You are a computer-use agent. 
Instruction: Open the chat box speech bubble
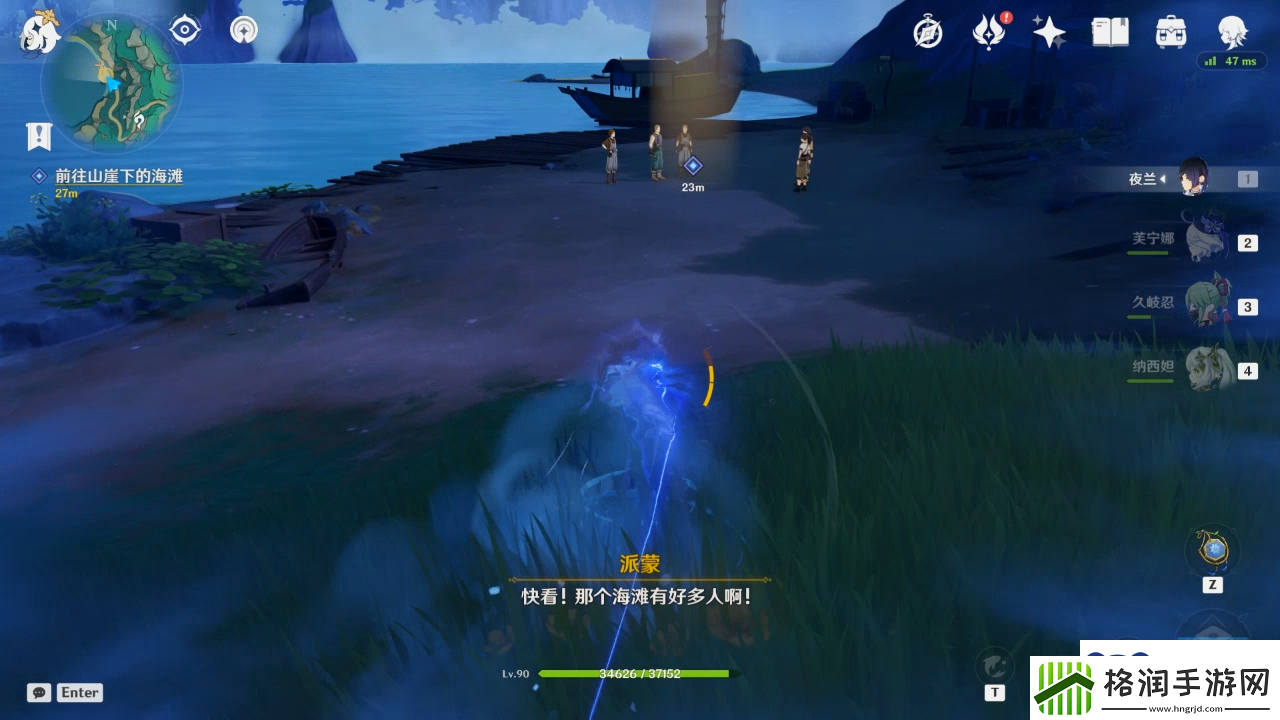(x=39, y=692)
